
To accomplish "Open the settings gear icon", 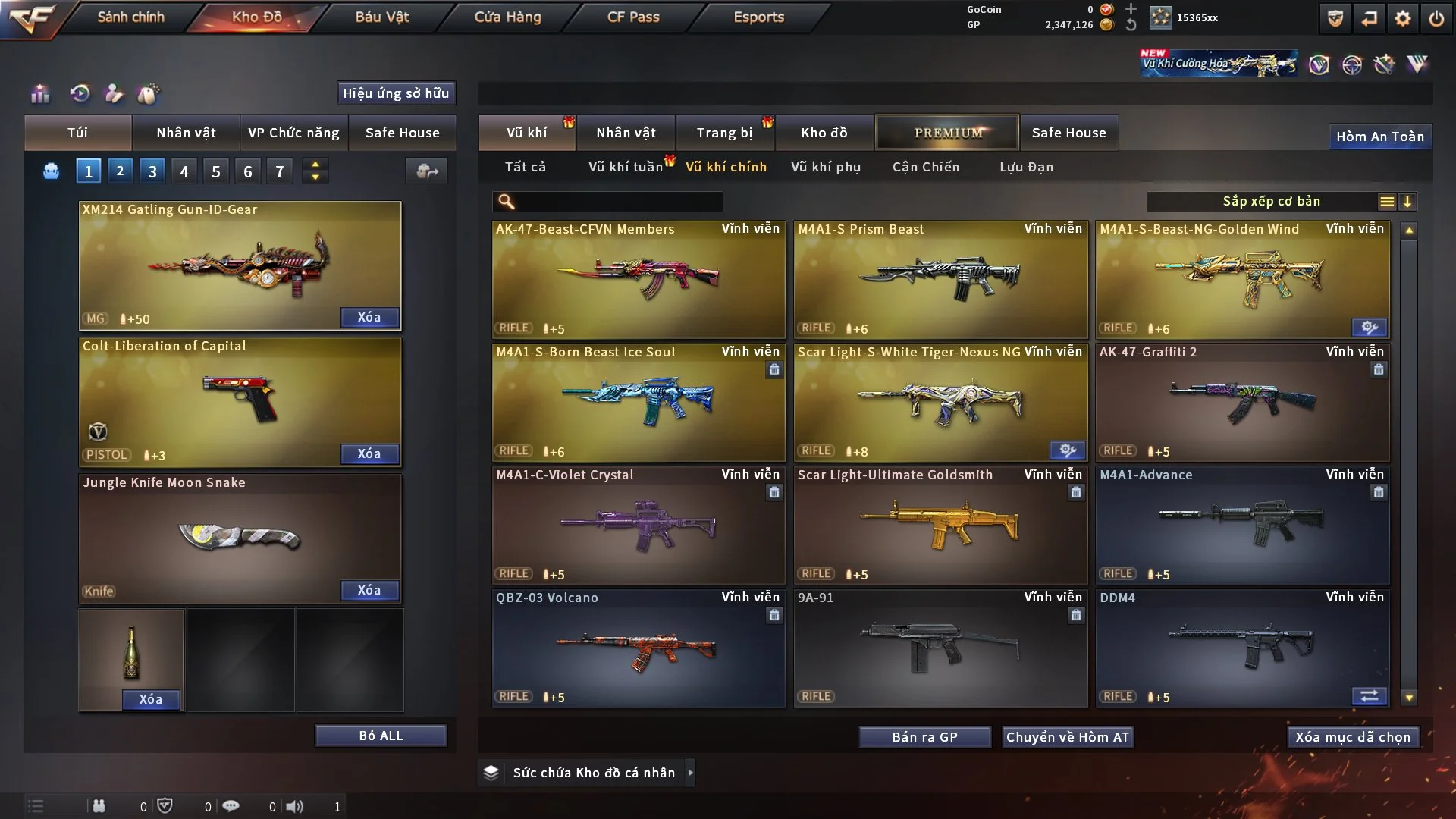I will pyautogui.click(x=1403, y=18).
